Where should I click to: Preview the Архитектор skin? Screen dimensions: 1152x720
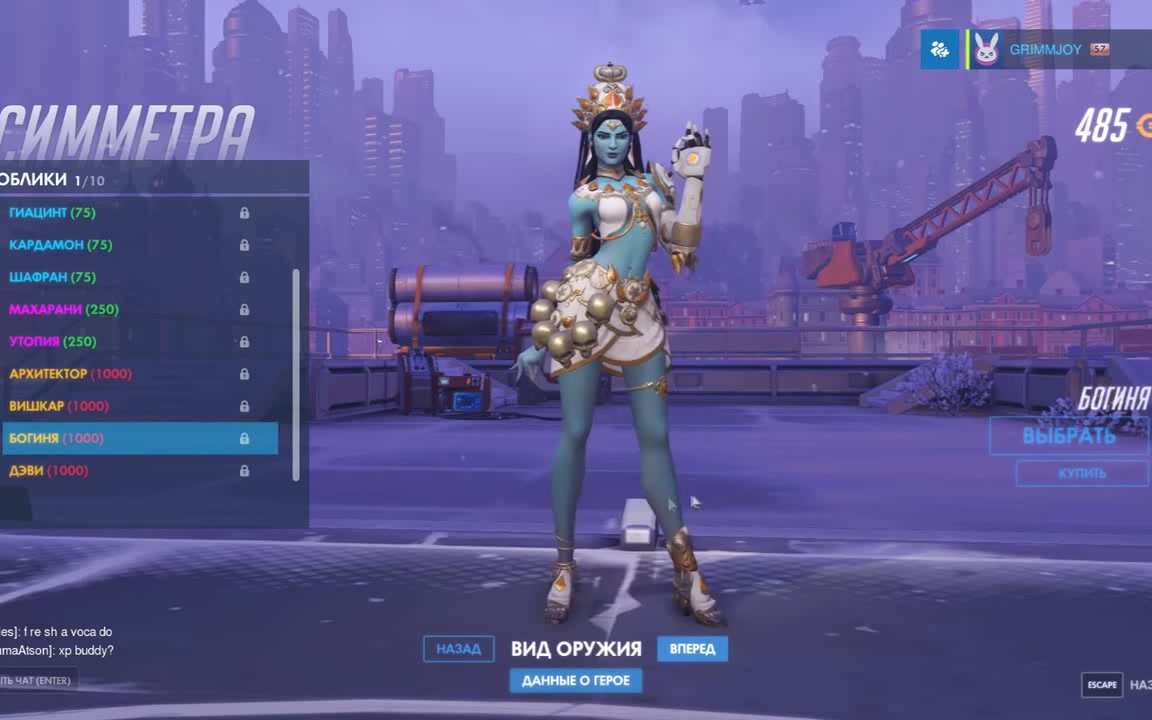[70, 374]
